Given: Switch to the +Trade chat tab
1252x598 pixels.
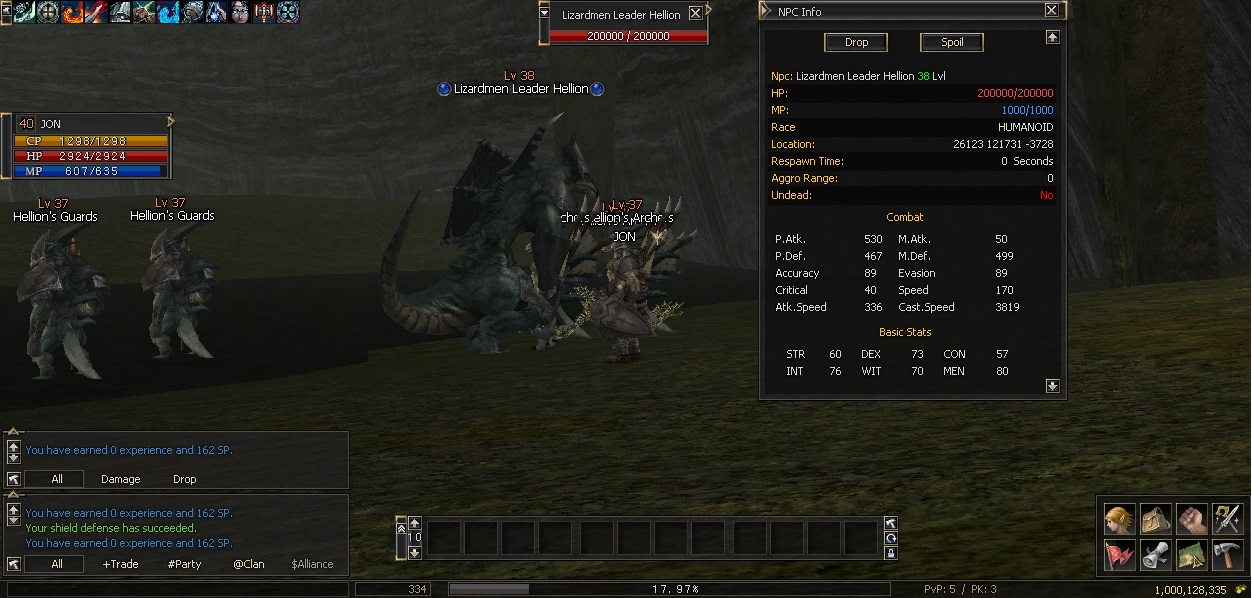Looking at the screenshot, I should point(121,564).
